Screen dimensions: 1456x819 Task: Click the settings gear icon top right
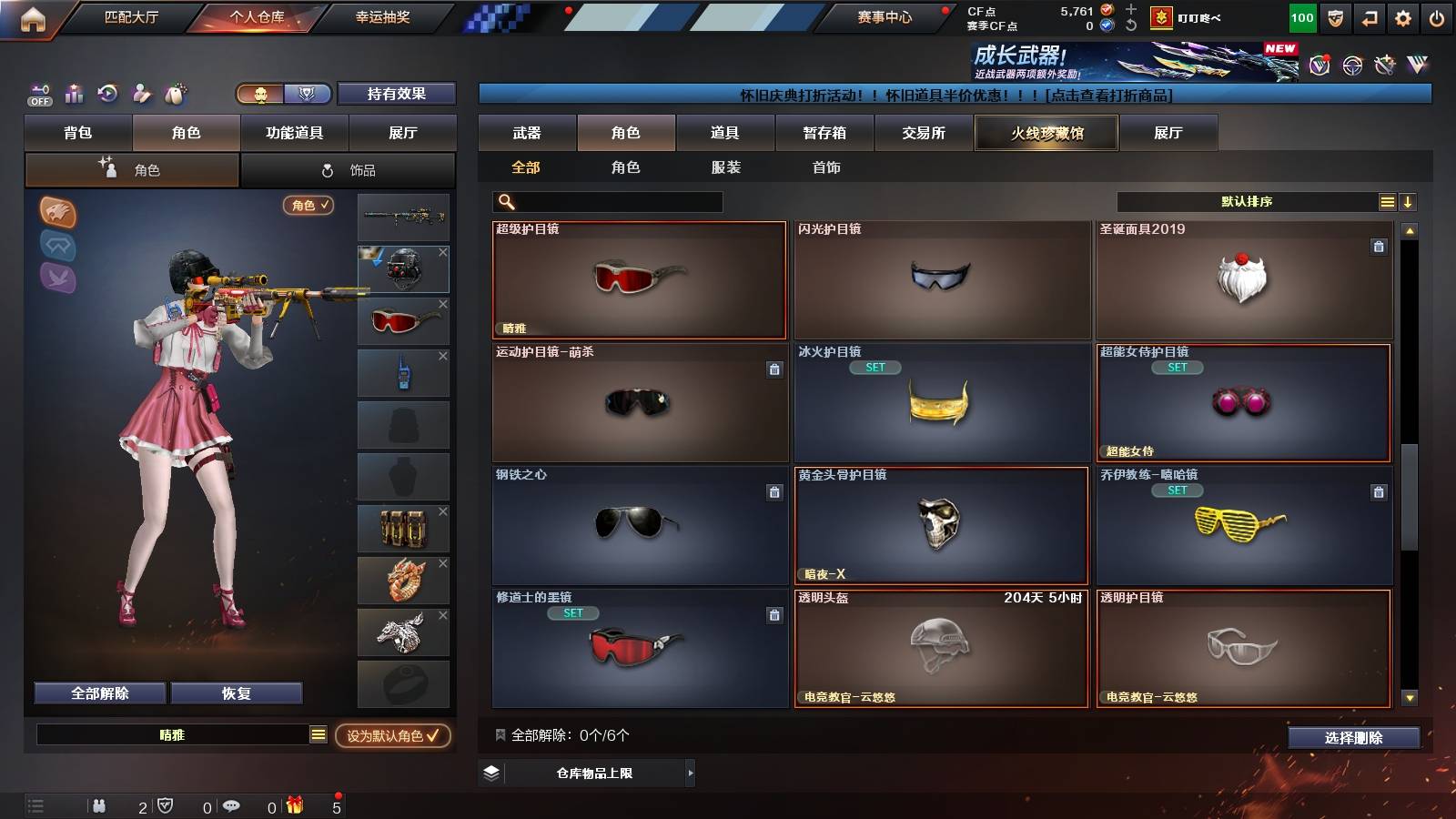1404,15
